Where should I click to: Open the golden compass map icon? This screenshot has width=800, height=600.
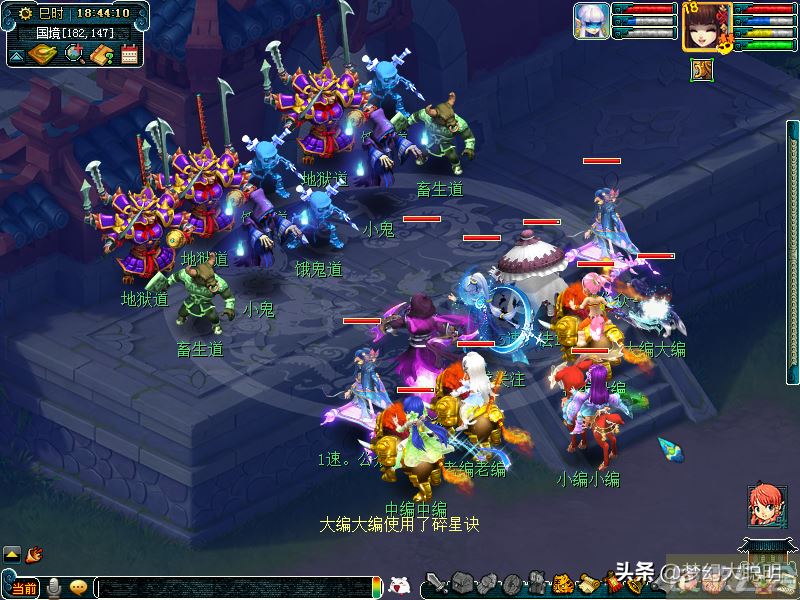(x=43, y=54)
